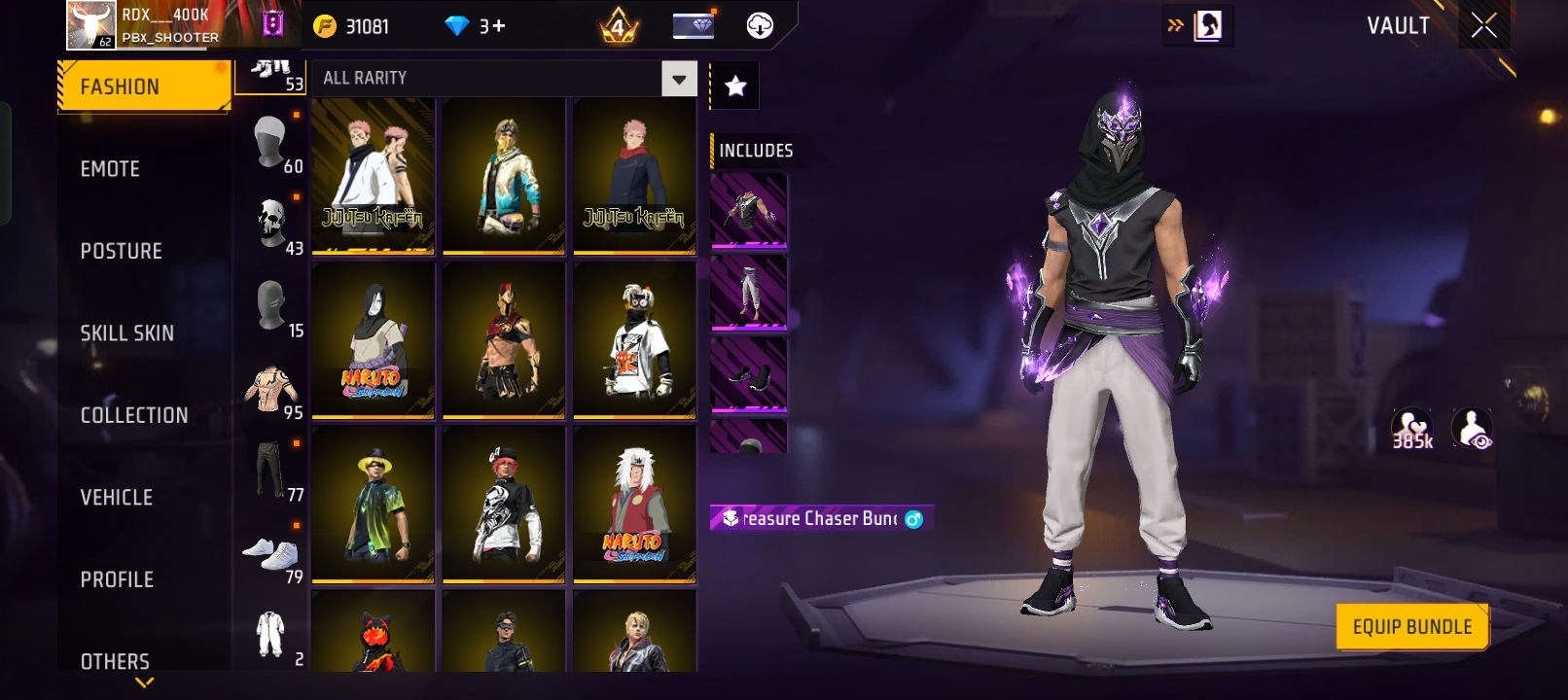This screenshot has height=700, width=1568.
Task: Select the Posture category
Action: pos(121,251)
